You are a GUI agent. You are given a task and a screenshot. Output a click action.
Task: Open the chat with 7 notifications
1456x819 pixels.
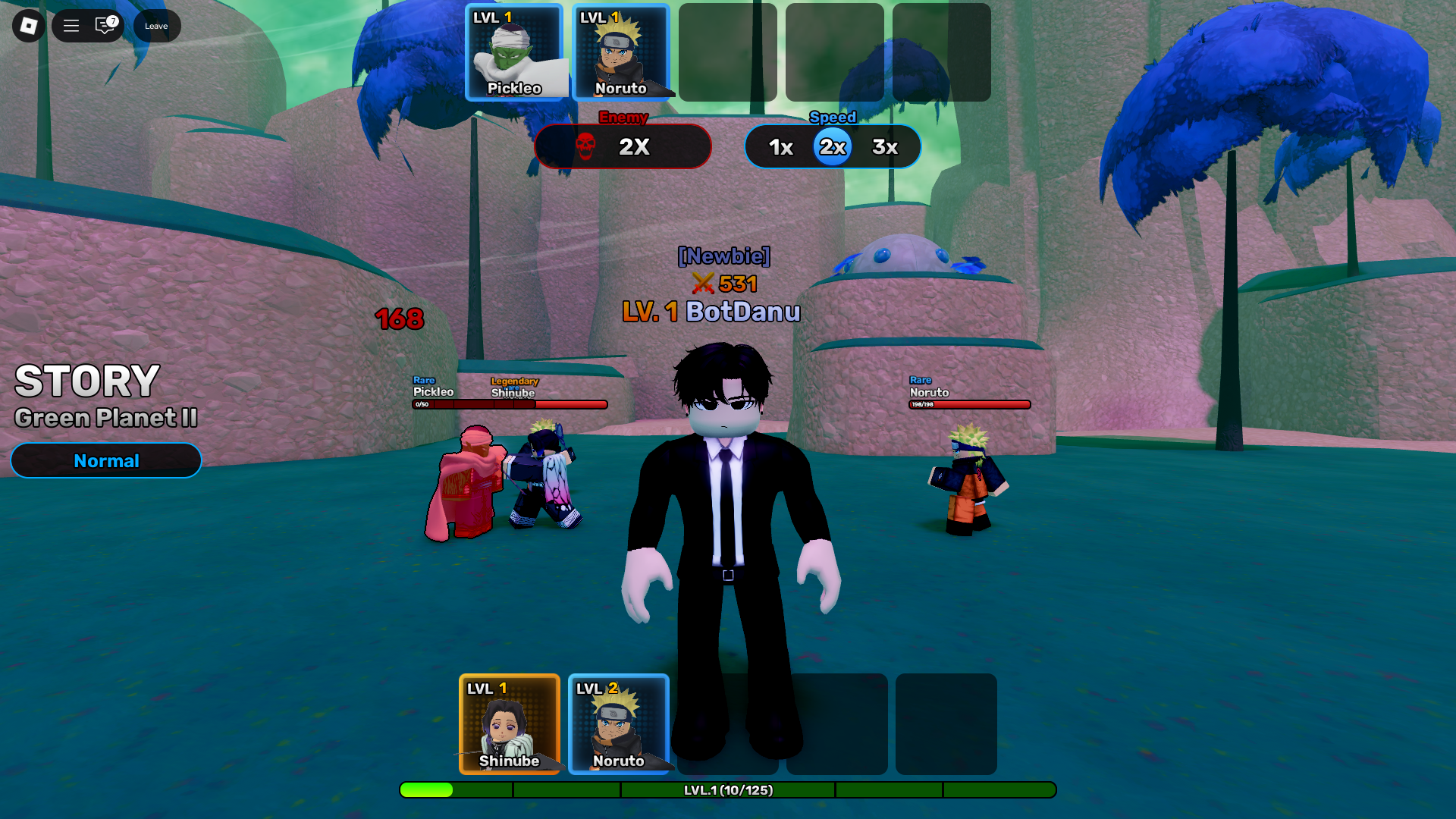[x=104, y=25]
